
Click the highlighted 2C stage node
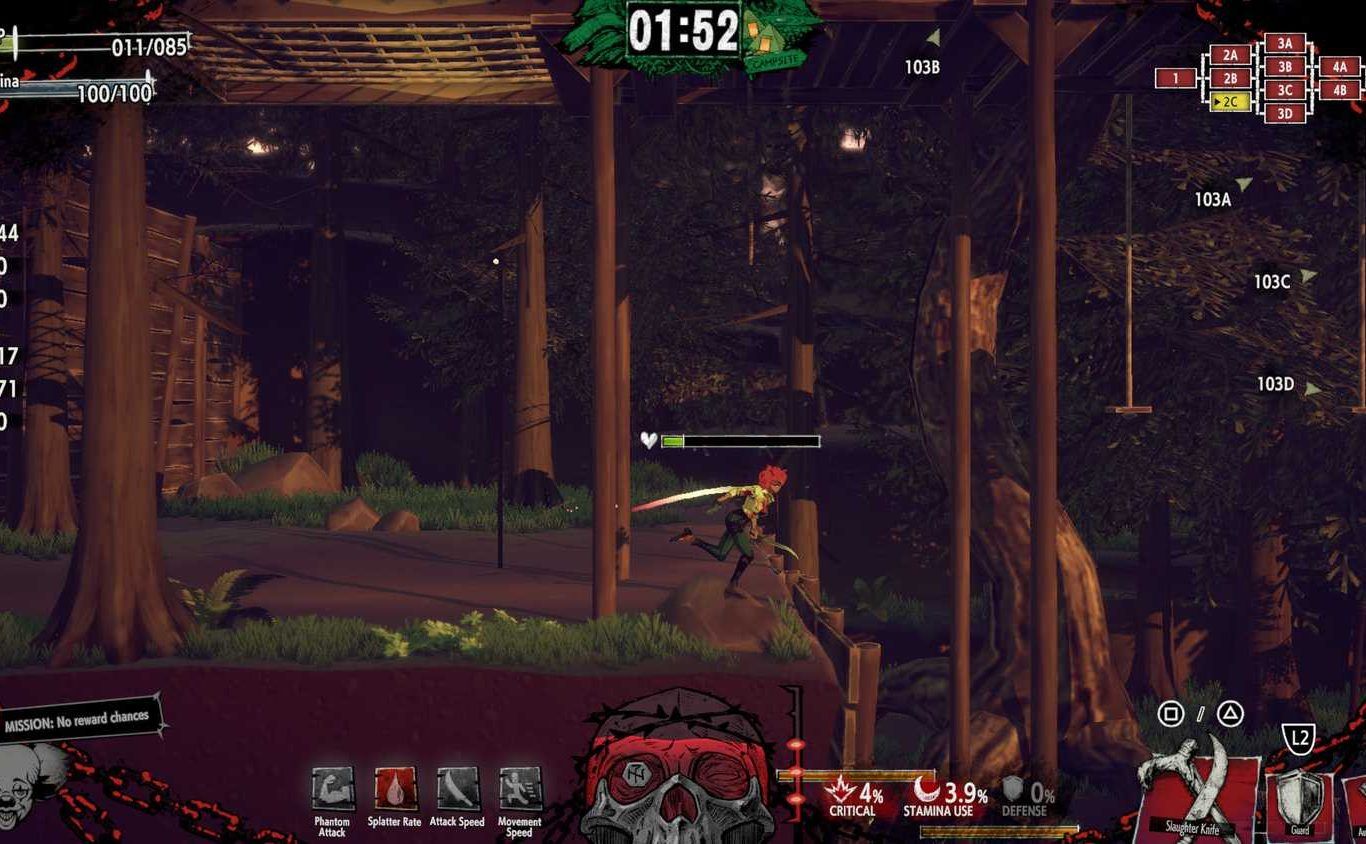coord(1230,102)
